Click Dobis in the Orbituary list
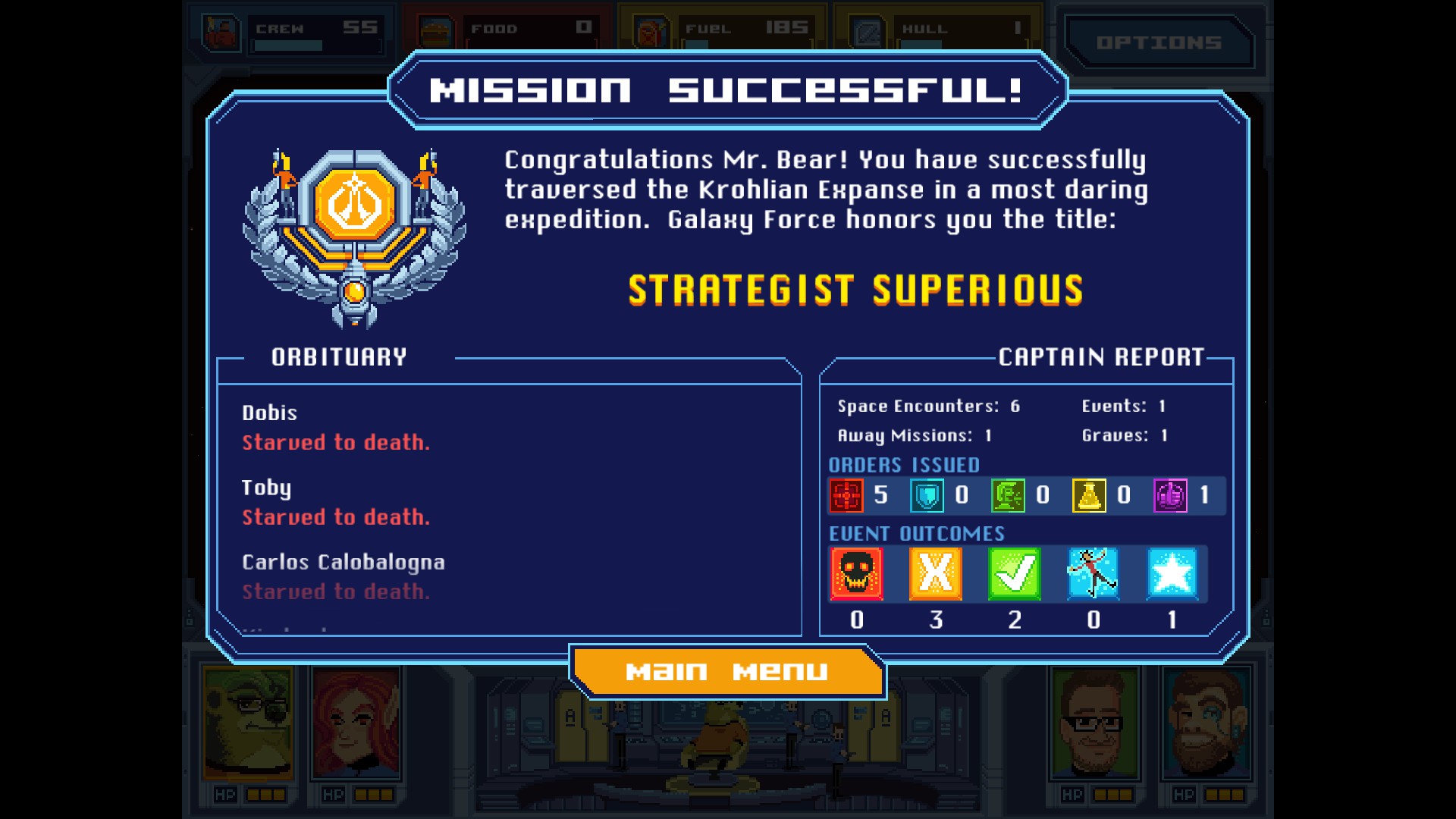 (269, 414)
